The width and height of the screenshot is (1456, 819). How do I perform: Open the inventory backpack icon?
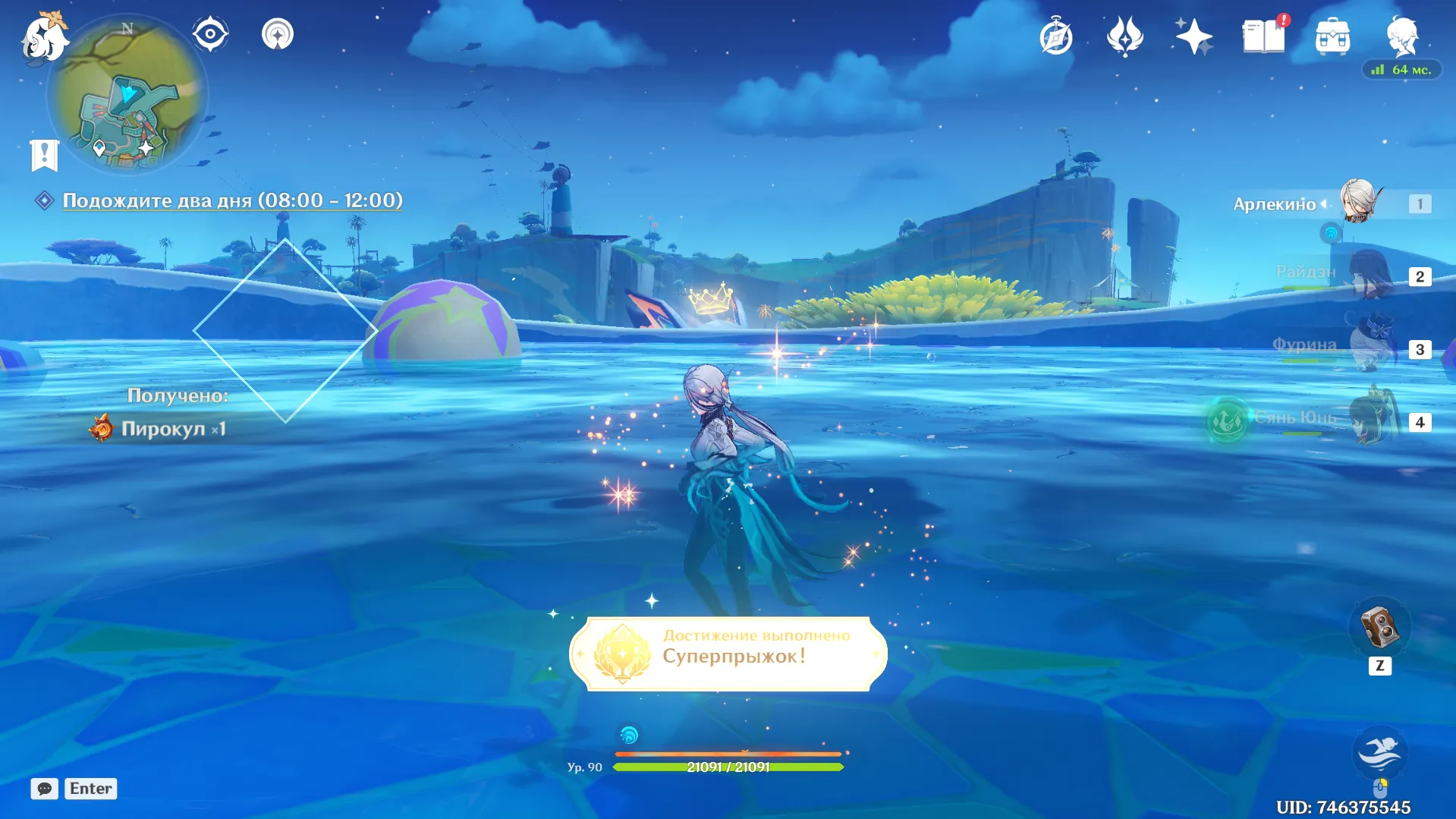coord(1332,36)
